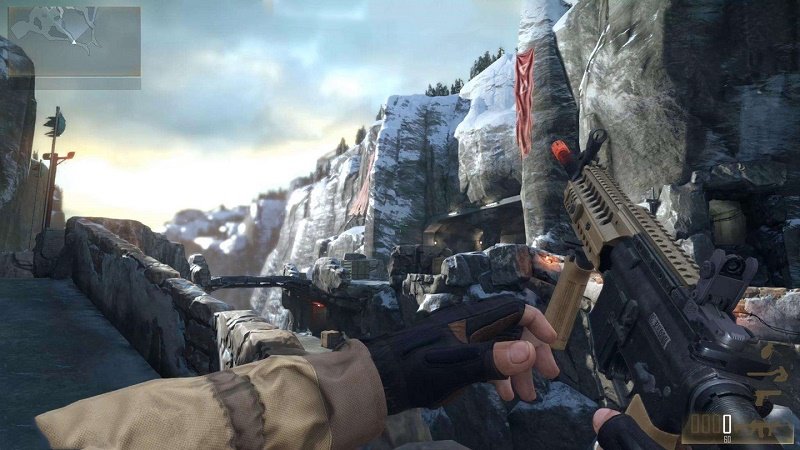
Task: Click the minimap in the corner
Action: point(73,42)
